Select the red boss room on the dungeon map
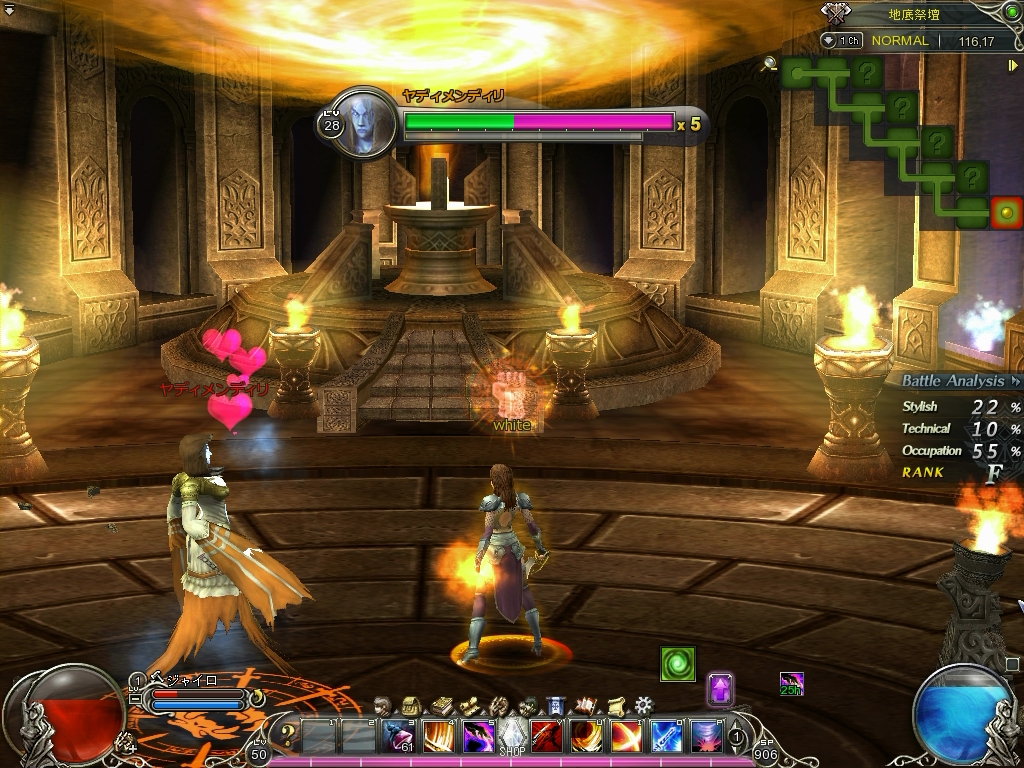This screenshot has width=1024, height=768. [1005, 212]
